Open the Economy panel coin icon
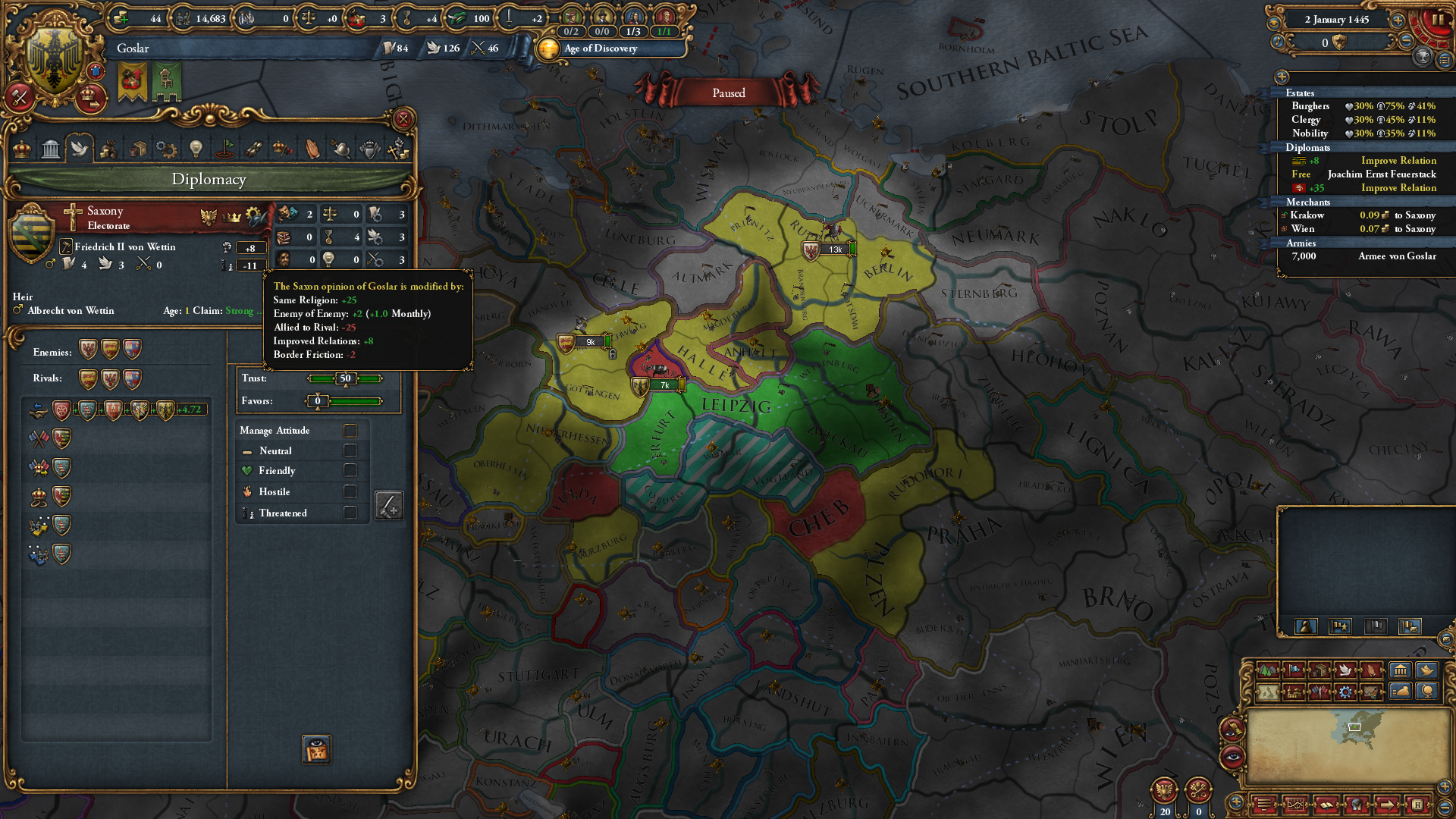 (x=108, y=149)
